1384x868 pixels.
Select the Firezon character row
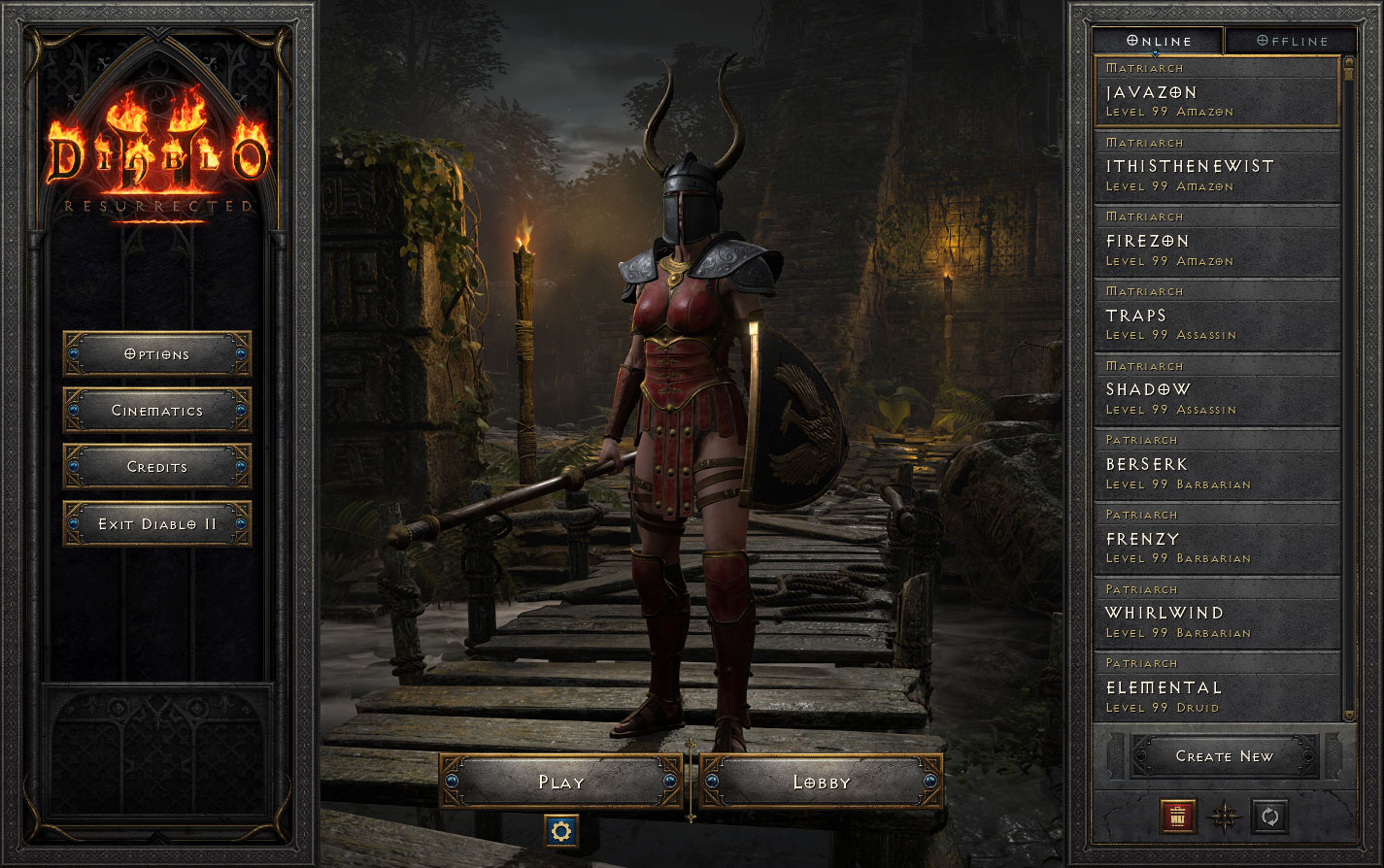coord(1217,242)
